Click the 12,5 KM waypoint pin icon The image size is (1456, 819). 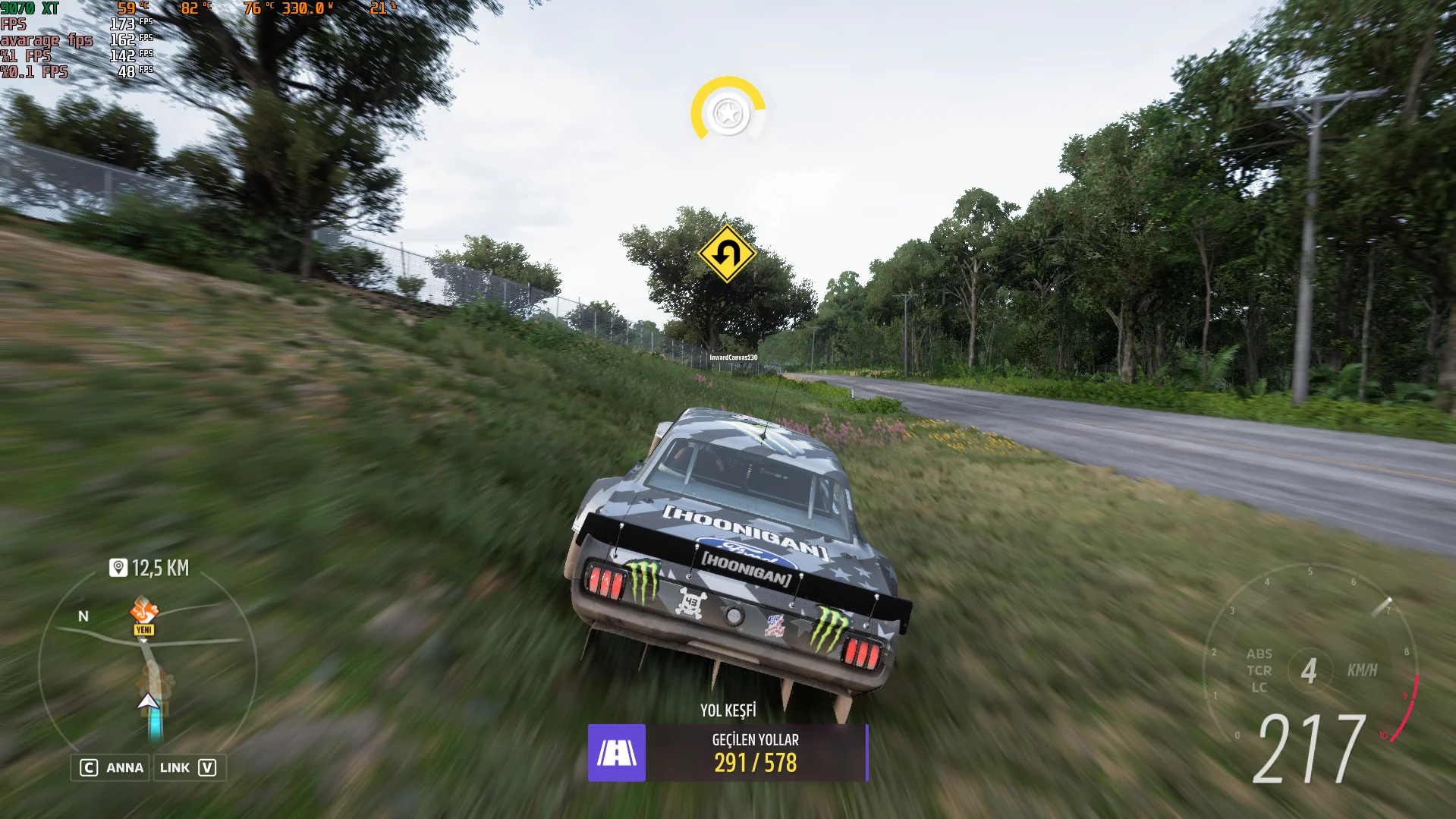tap(118, 568)
